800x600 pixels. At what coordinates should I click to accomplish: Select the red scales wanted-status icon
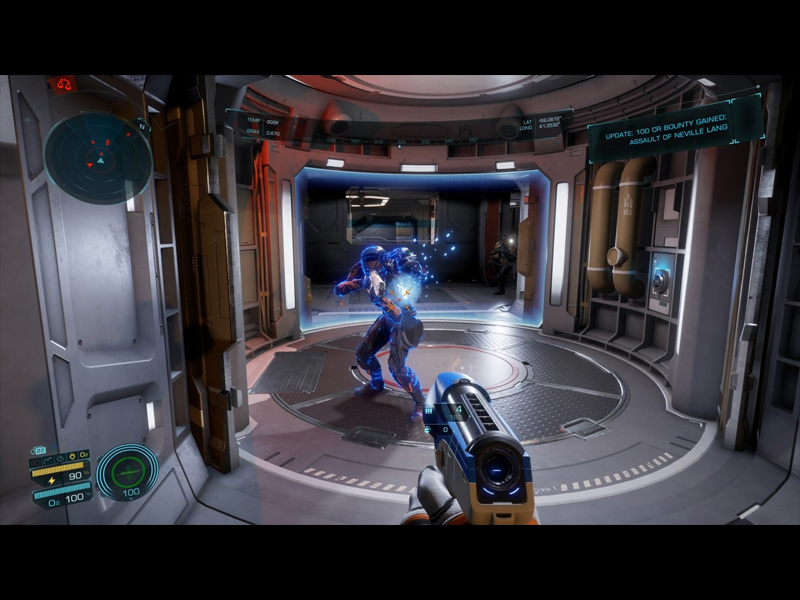coord(62,84)
